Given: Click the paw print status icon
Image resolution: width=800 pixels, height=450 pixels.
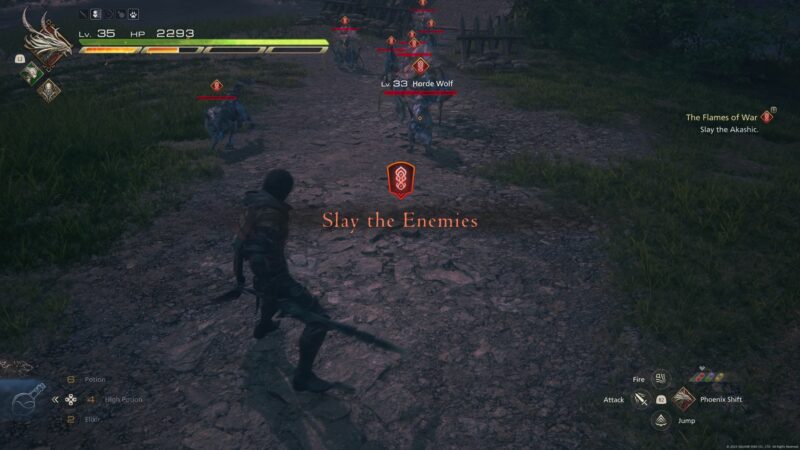Looking at the screenshot, I should pos(133,16).
